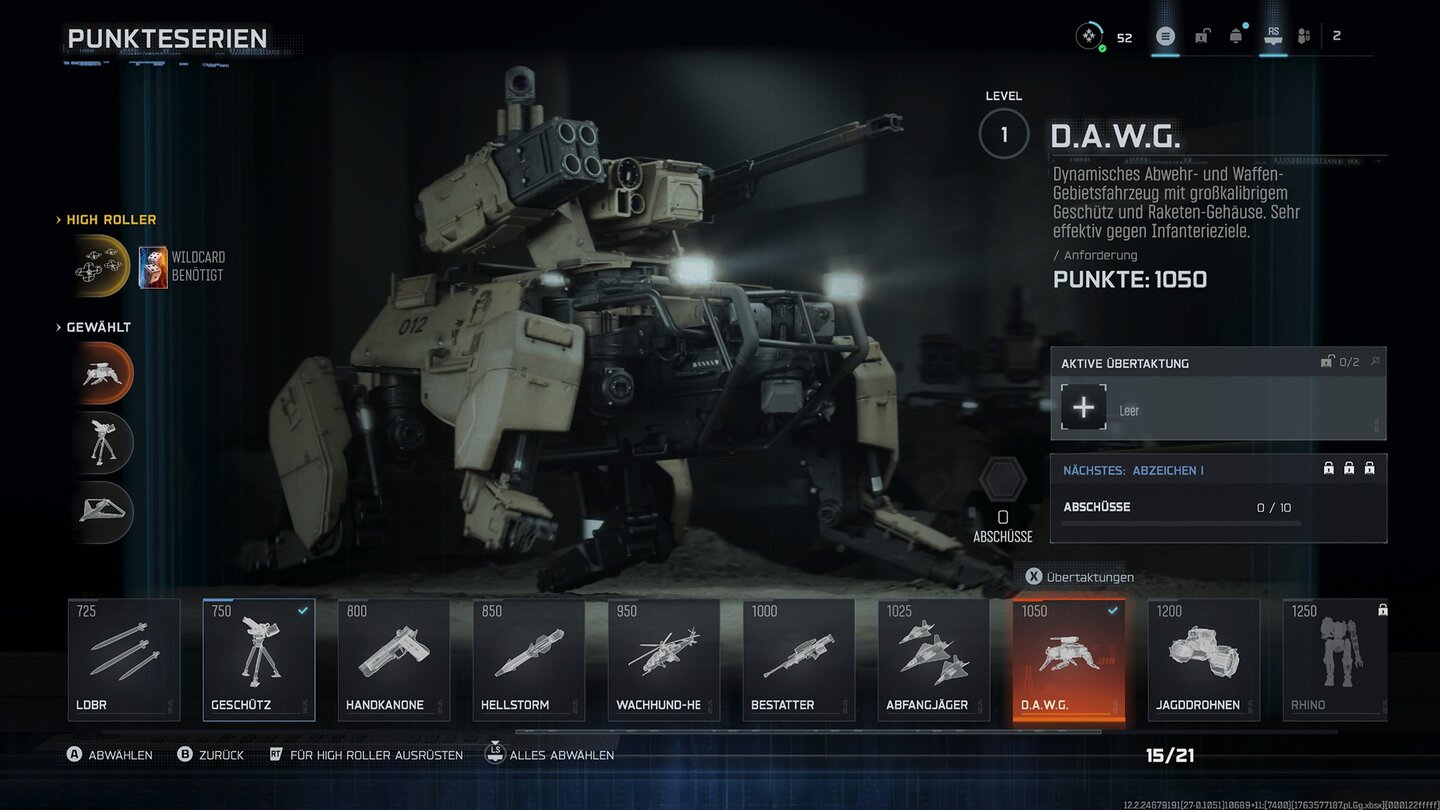Select the Handkanone scorestreak
This screenshot has width=1440, height=810.
click(394, 659)
